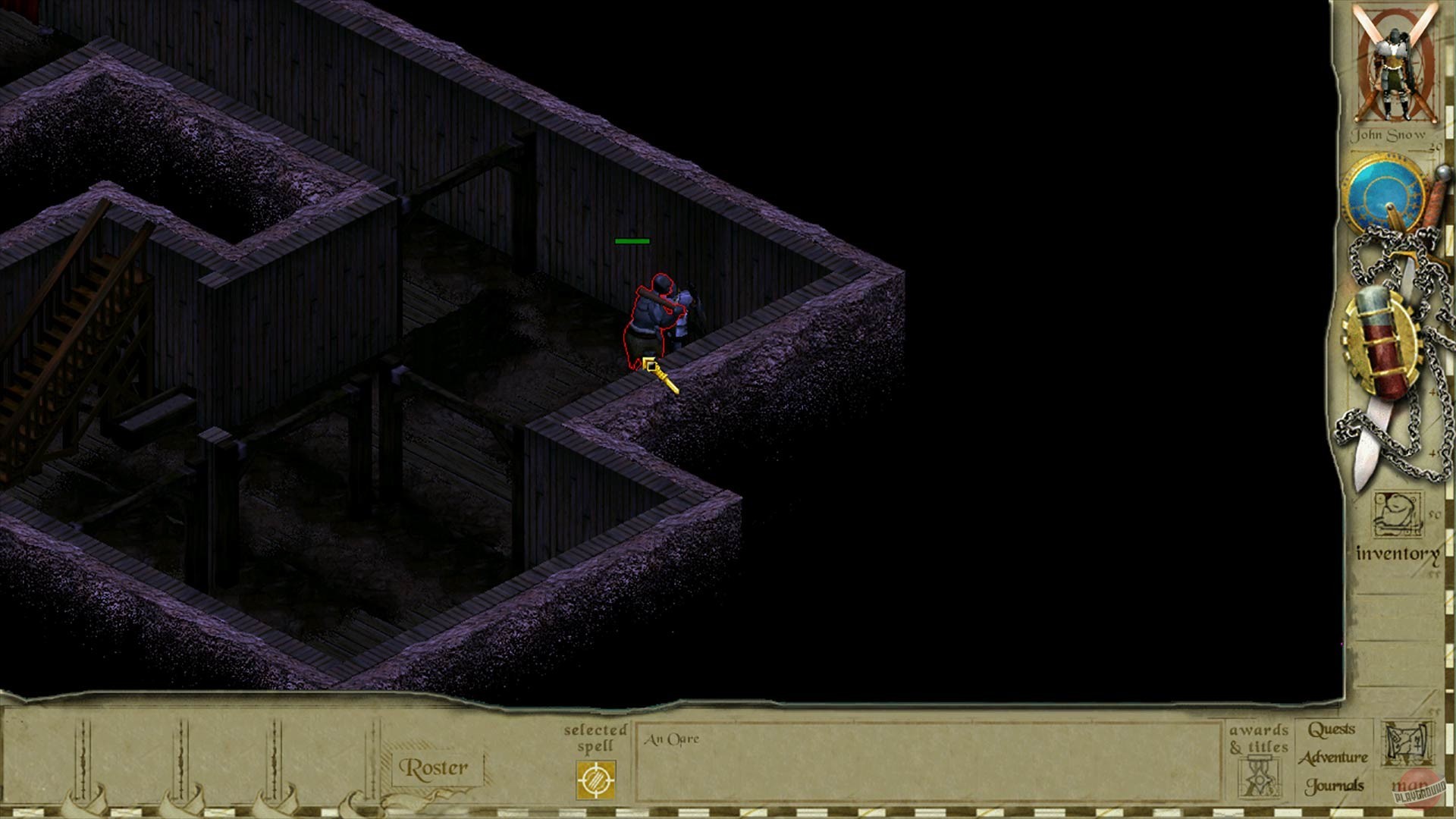Click the awards & titles label

point(1259,739)
